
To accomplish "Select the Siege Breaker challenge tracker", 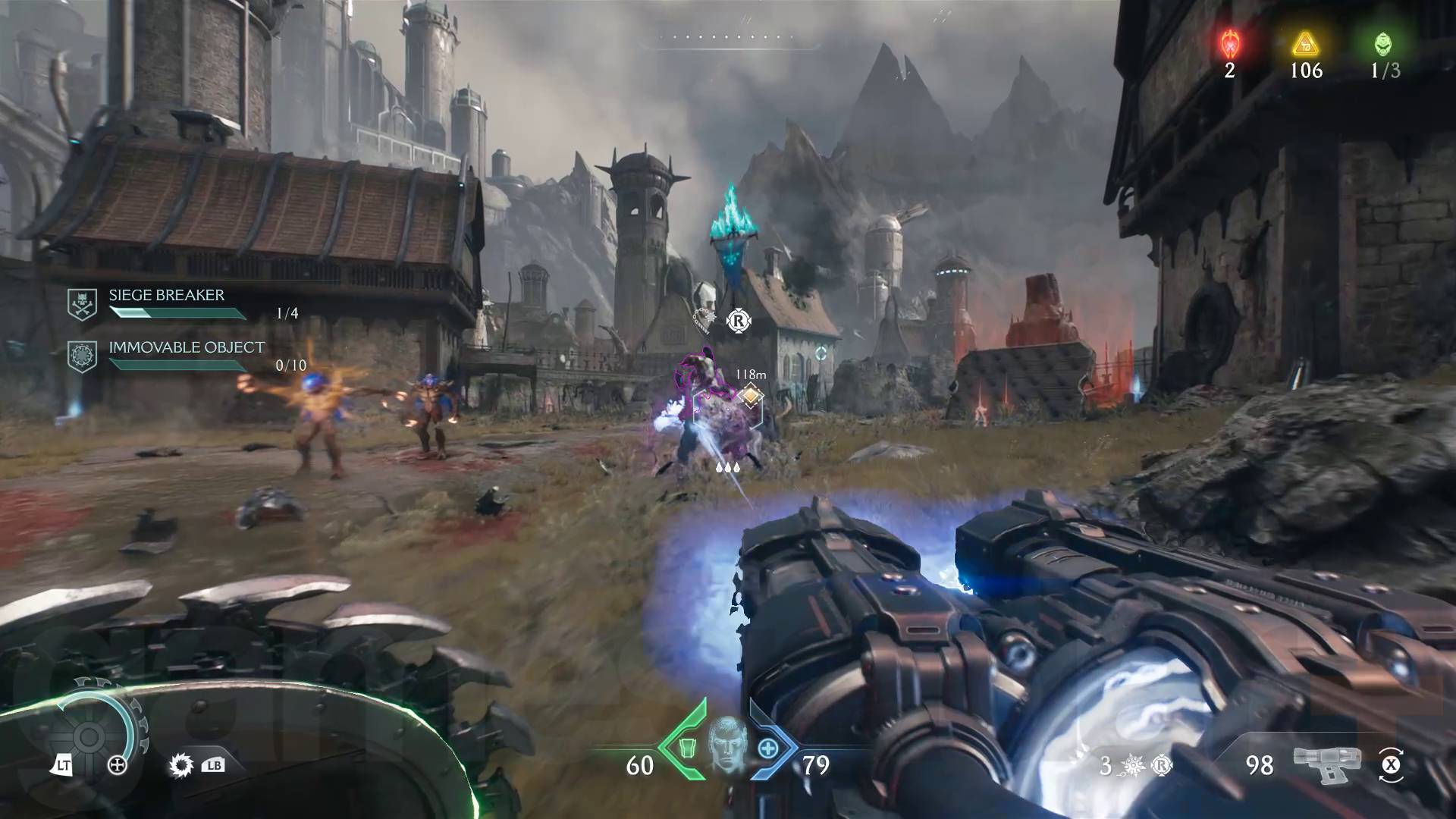I will click(166, 303).
